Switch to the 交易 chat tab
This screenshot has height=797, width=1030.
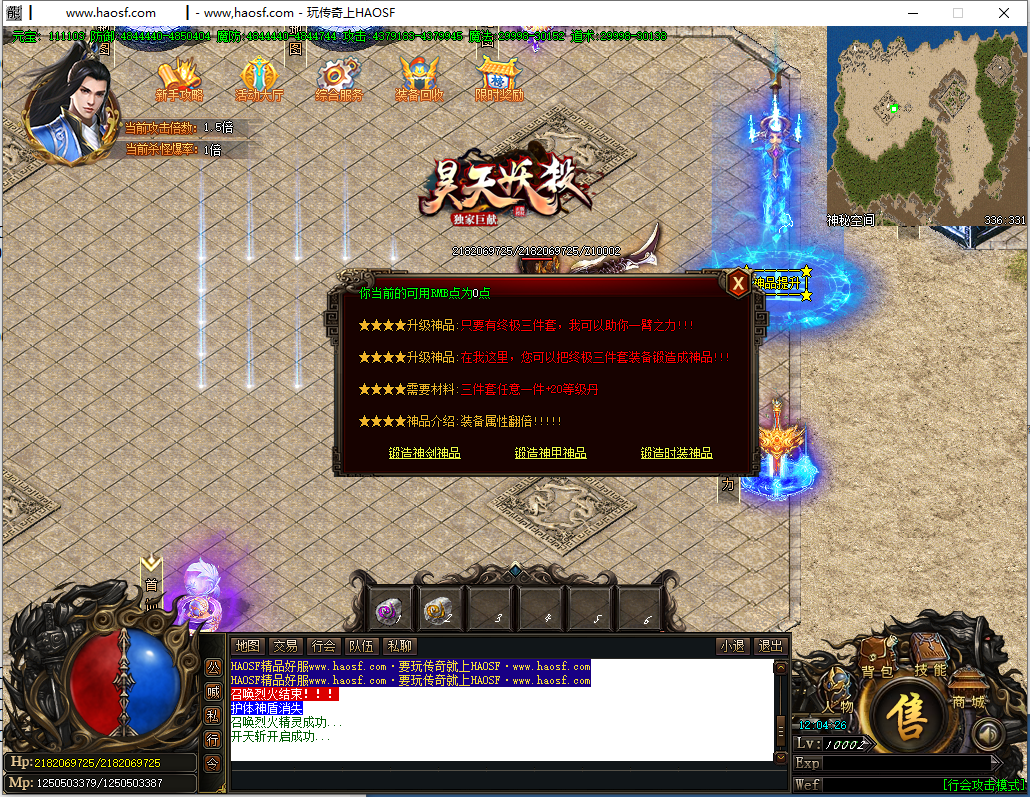point(286,646)
